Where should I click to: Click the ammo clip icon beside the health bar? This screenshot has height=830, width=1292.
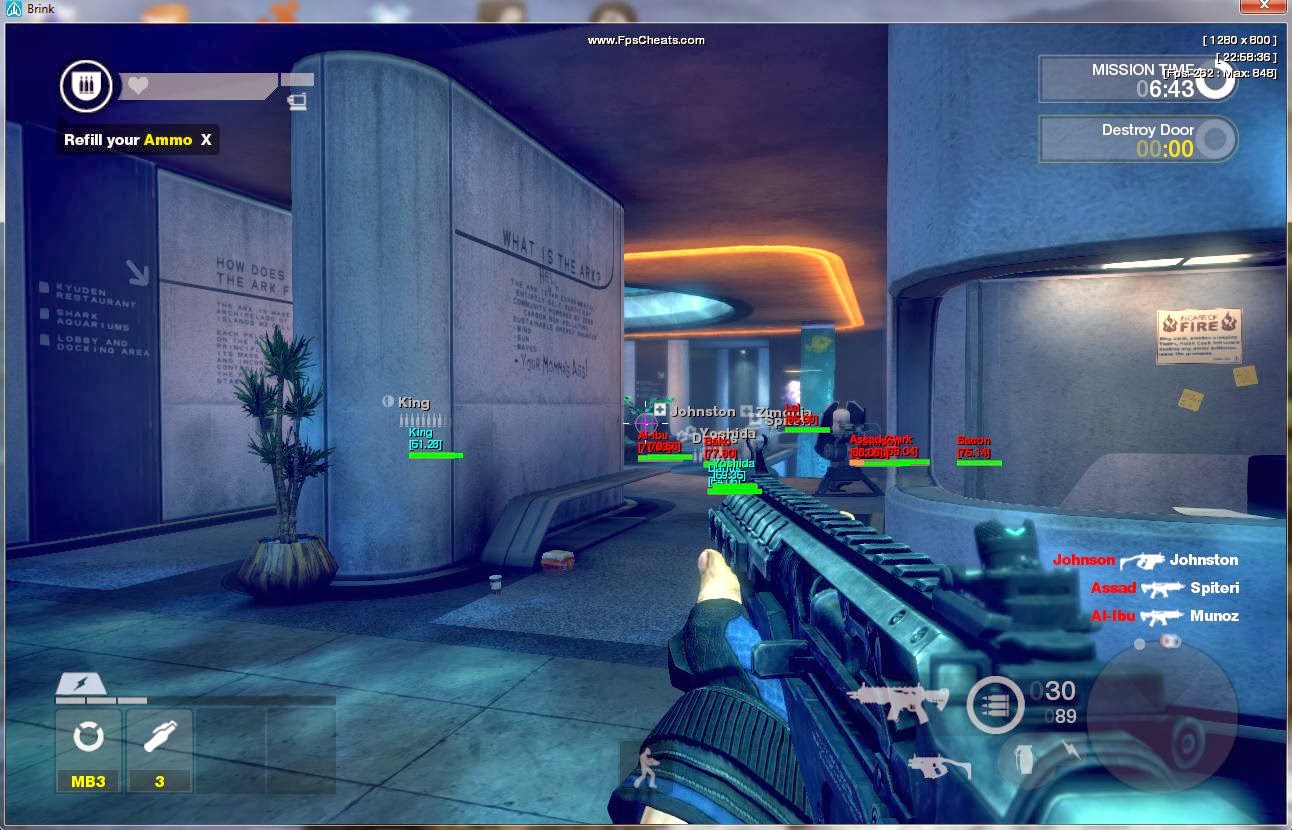[x=296, y=100]
